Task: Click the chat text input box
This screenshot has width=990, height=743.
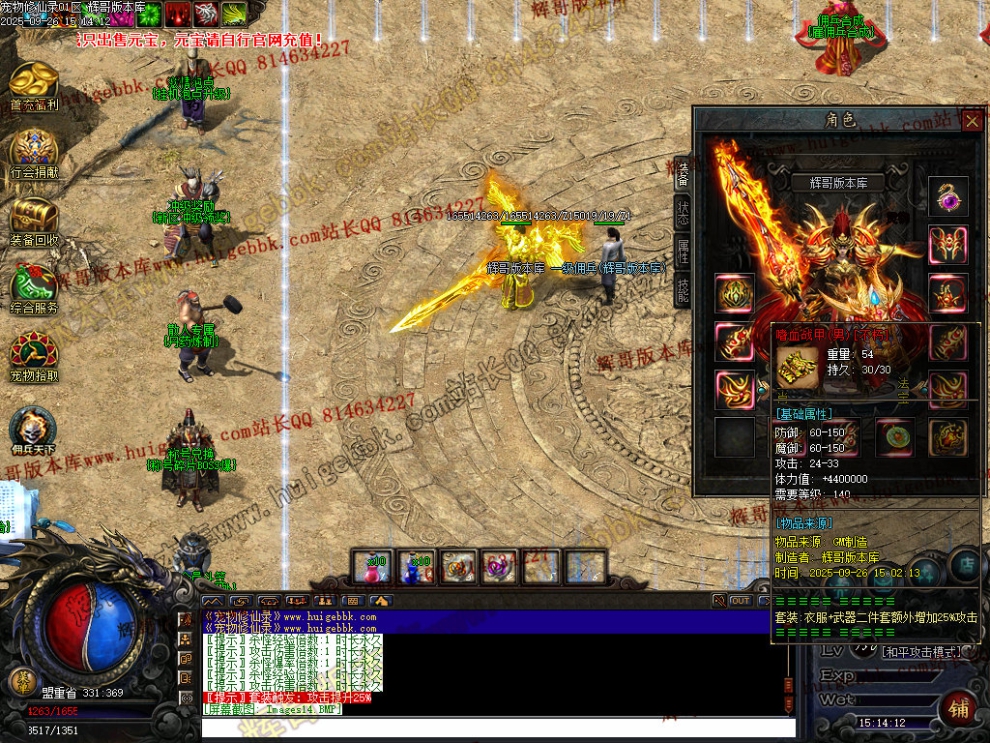Action: coord(498,728)
